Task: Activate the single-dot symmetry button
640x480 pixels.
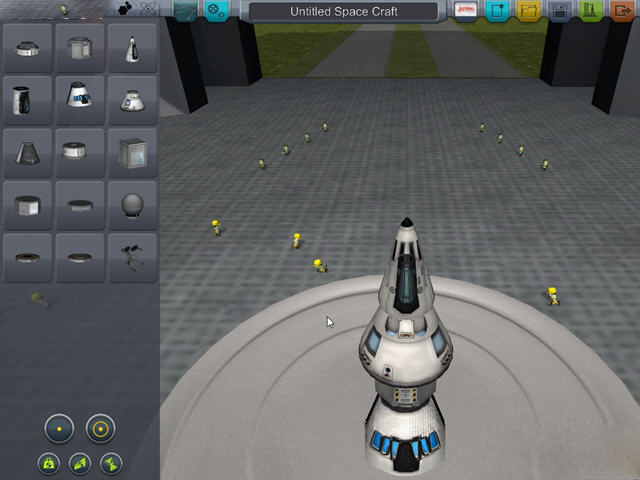Action: click(59, 429)
